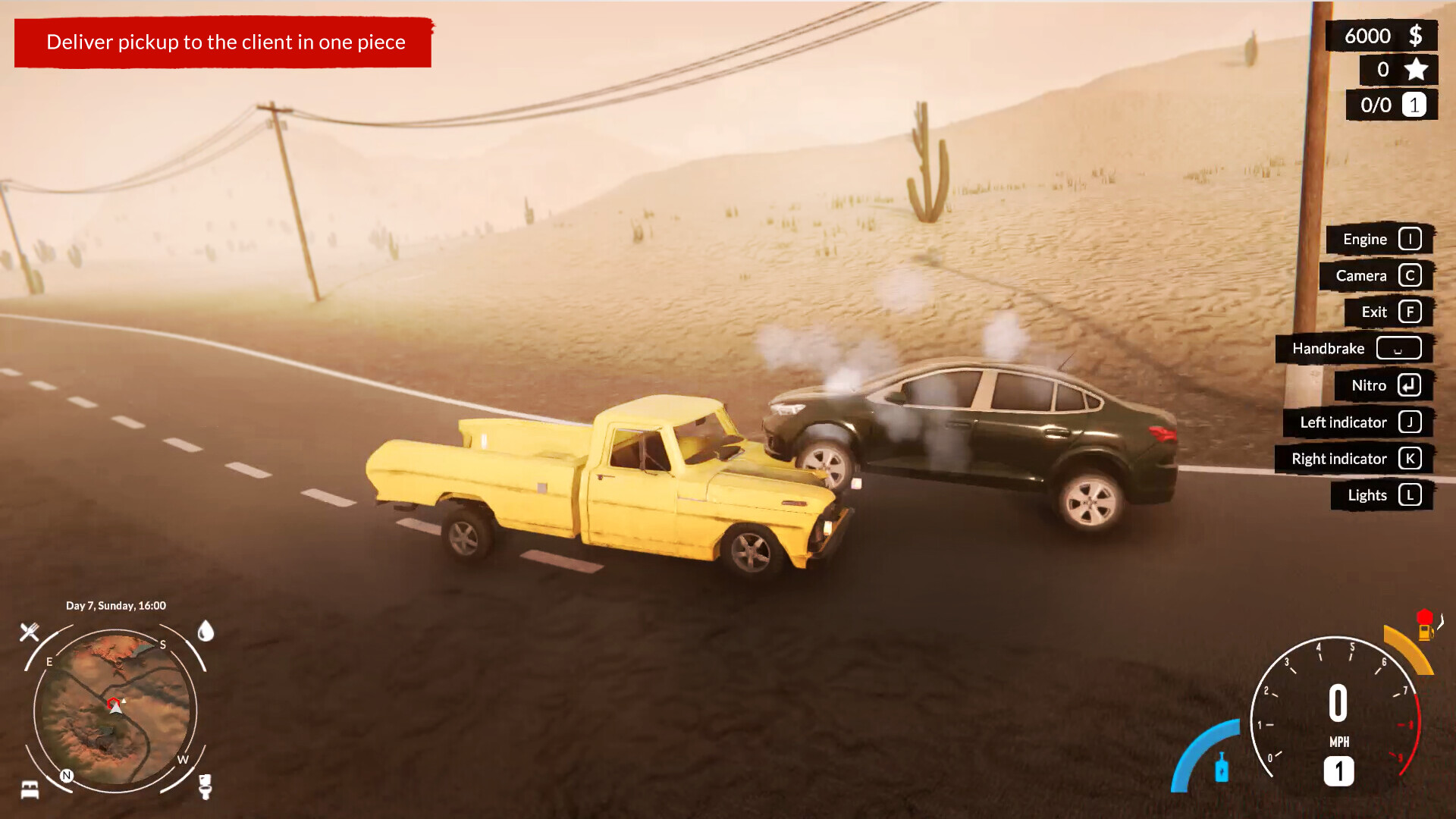
Task: Click Exit to leave the vehicle
Action: tap(1387, 312)
